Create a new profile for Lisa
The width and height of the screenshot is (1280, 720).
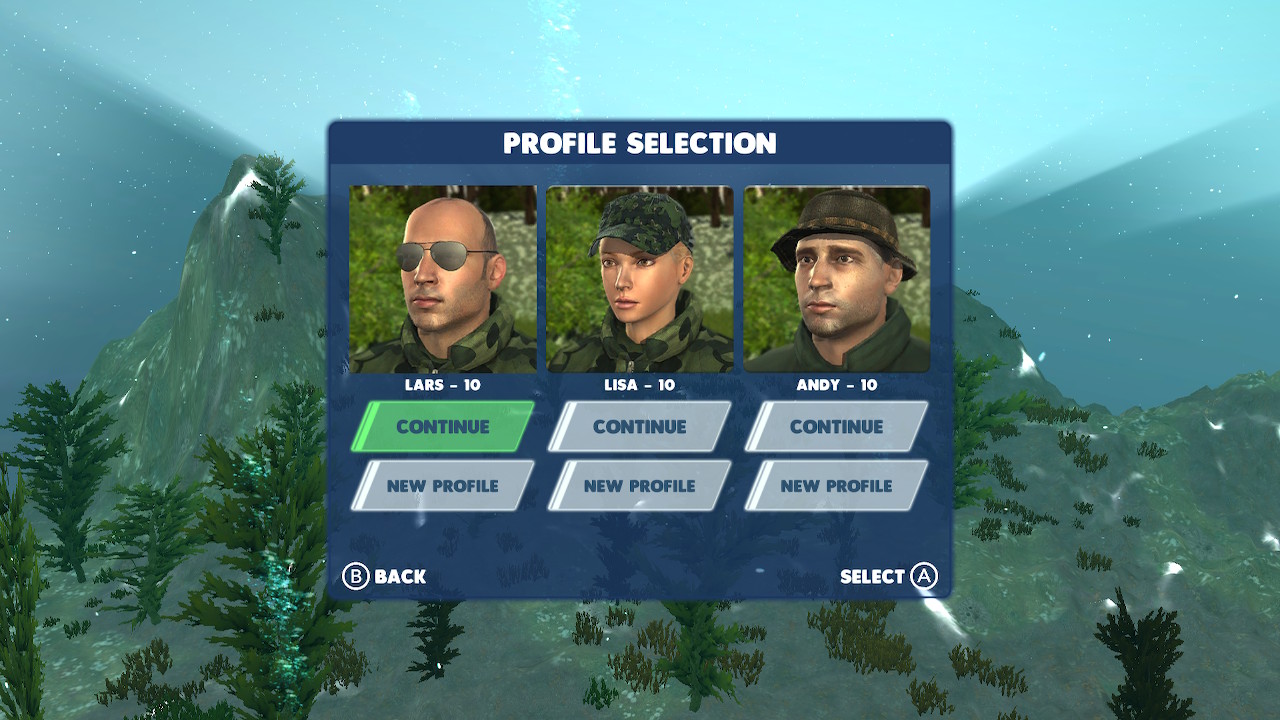(x=640, y=485)
